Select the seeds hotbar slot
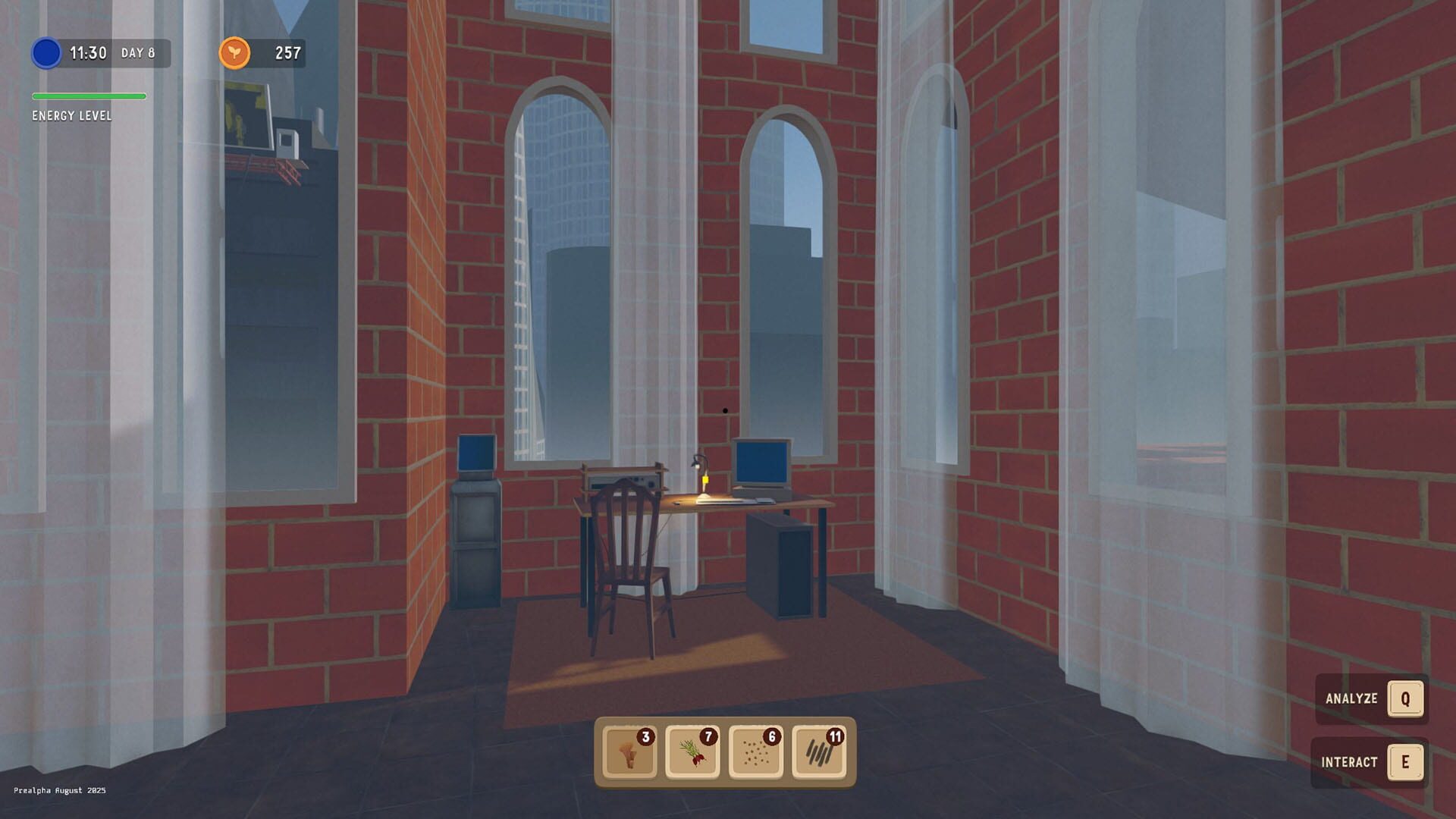The height and width of the screenshot is (819, 1456). click(x=755, y=752)
